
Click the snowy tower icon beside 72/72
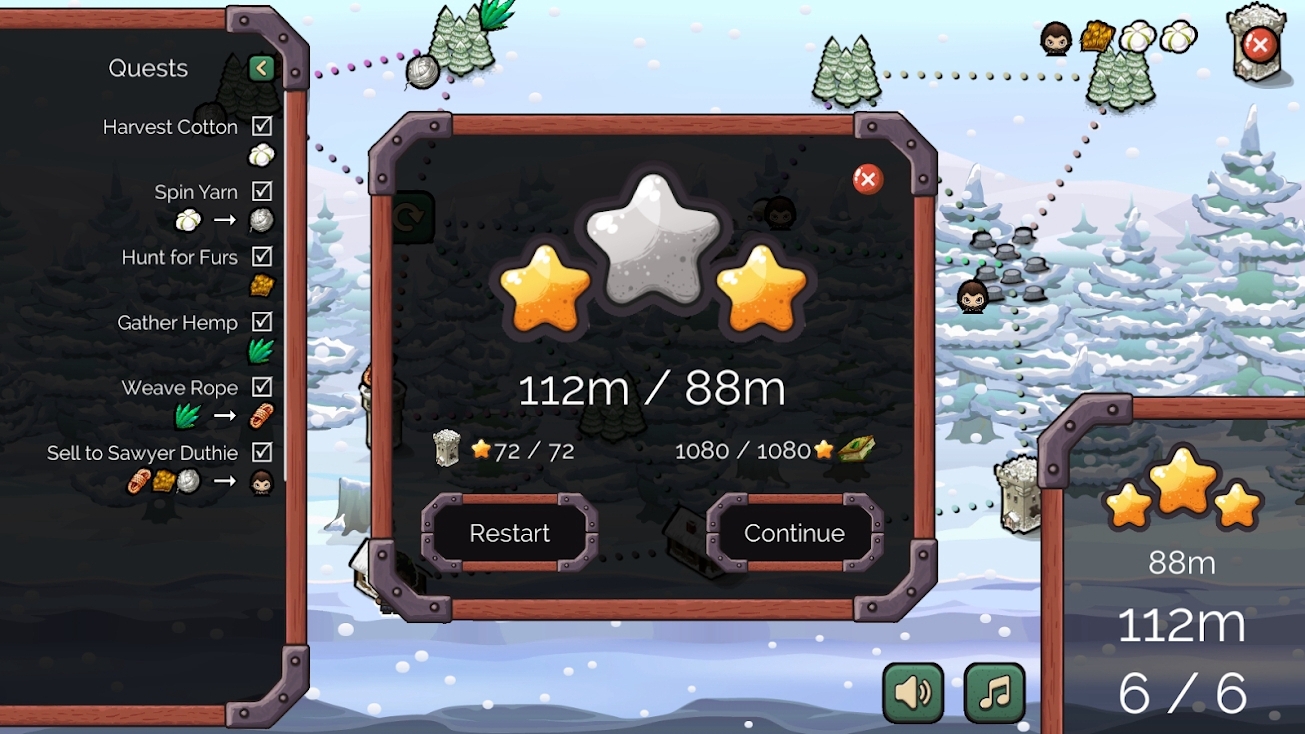point(449,450)
